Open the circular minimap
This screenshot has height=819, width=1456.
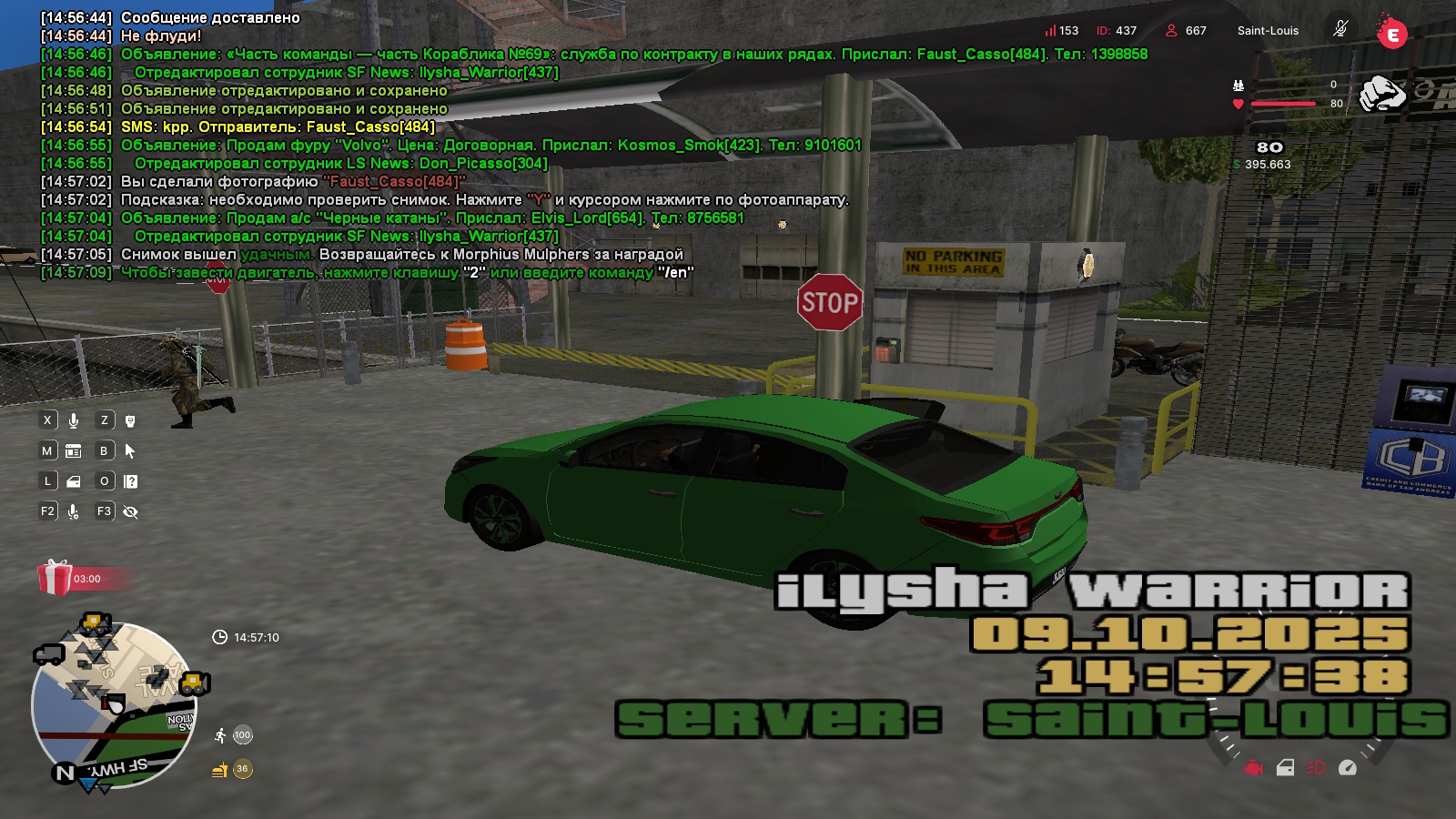click(x=113, y=704)
